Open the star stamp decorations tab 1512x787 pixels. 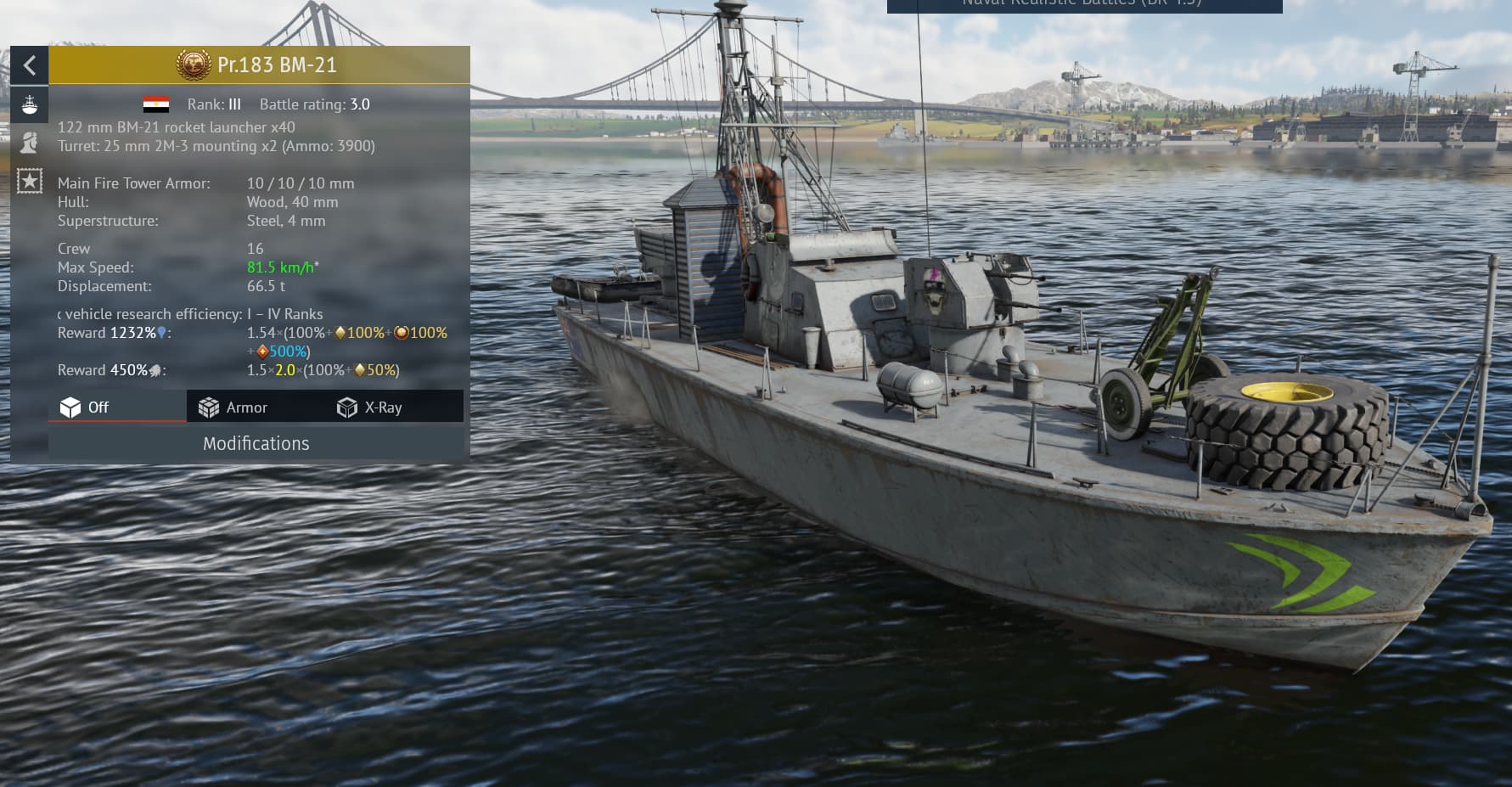click(x=30, y=180)
